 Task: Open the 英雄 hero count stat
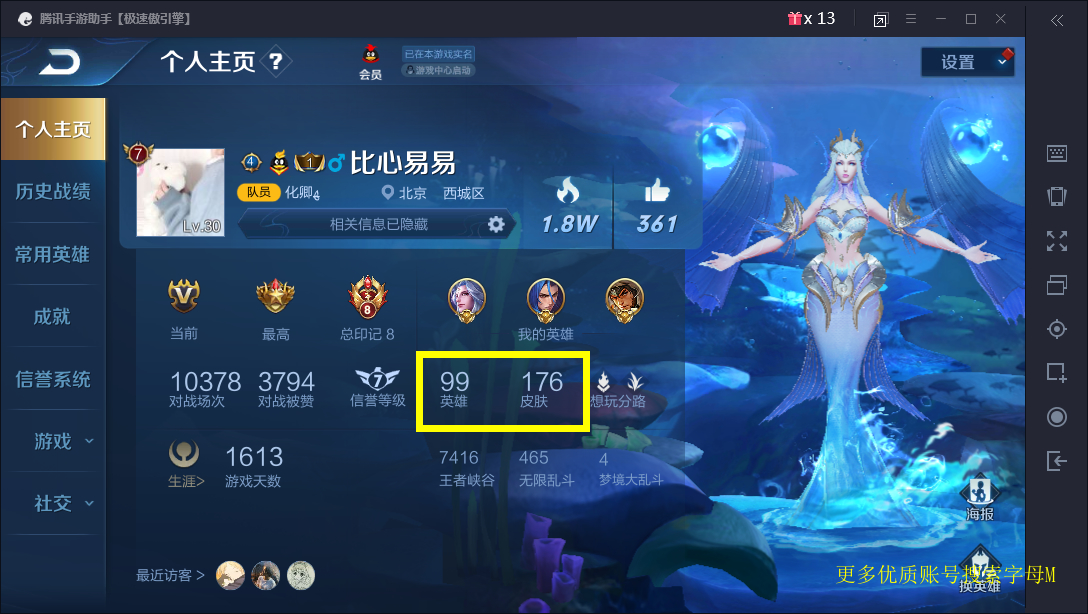[454, 389]
